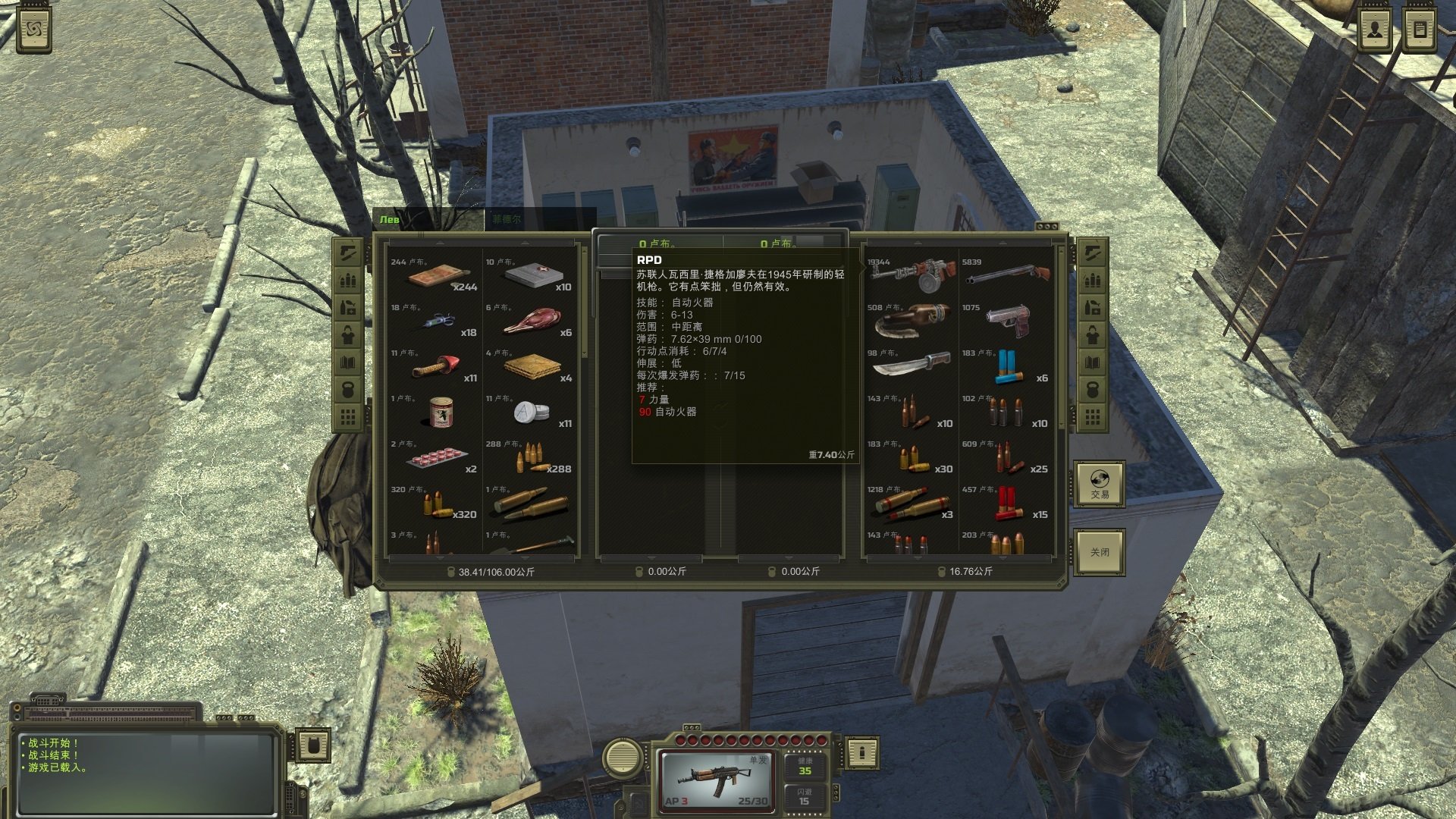This screenshot has height=819, width=1456.
Task: Select the crackers stack of 4
Action: [x=531, y=367]
